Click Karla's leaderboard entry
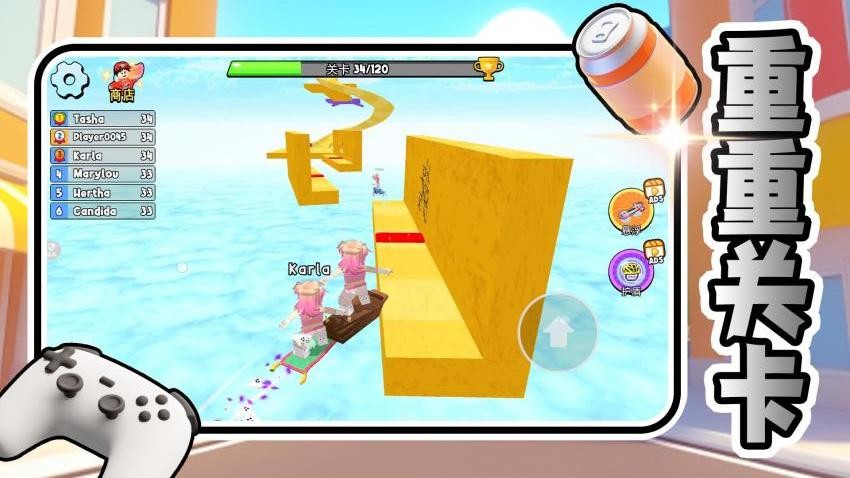This screenshot has height=478, width=850. 103,155
